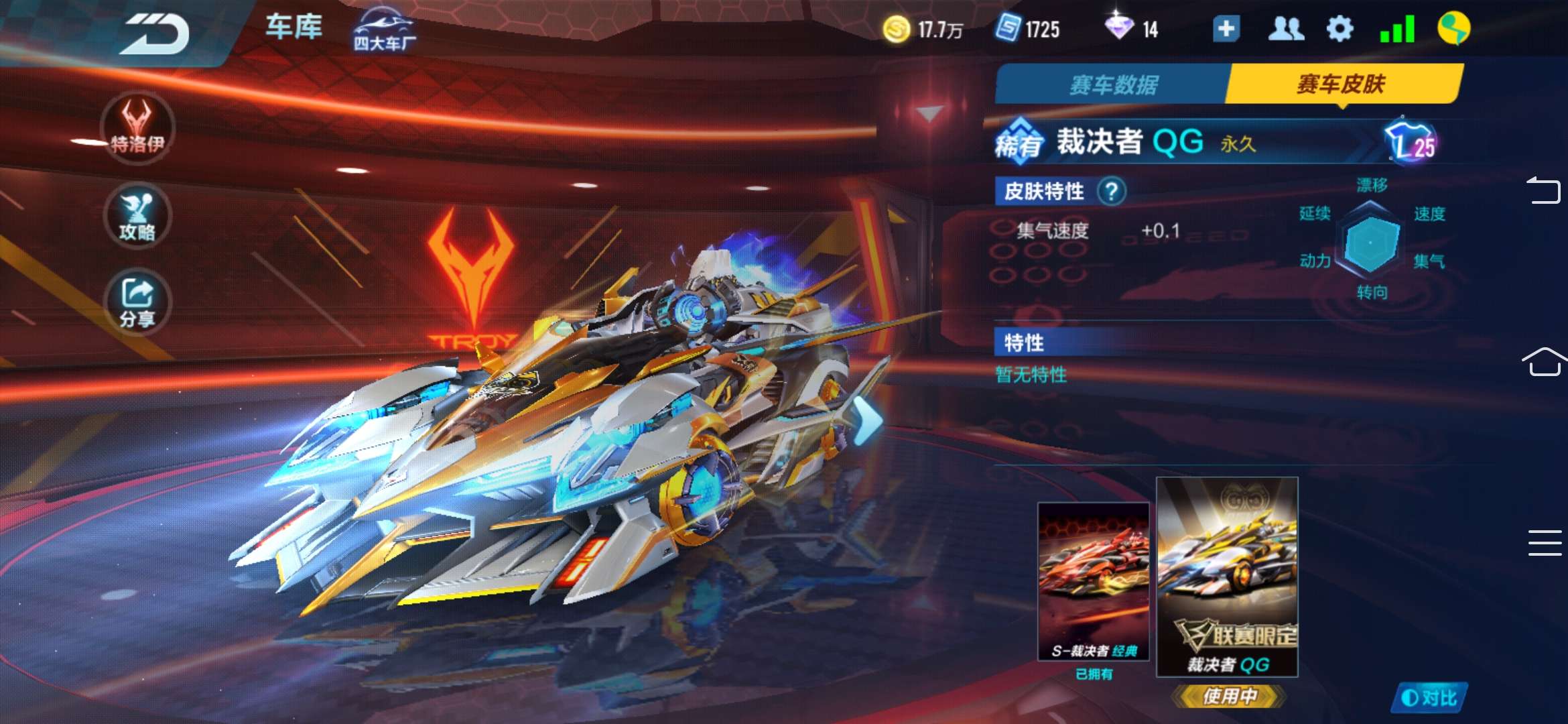Toggle the network signal indicator
Image resolution: width=1568 pixels, height=724 pixels.
tap(1398, 28)
